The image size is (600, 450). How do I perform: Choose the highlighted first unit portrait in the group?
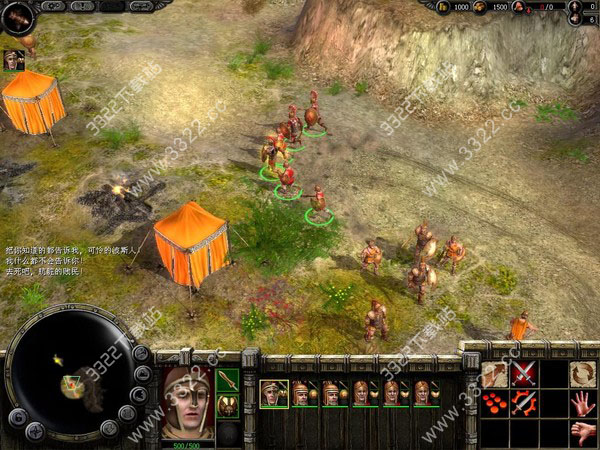(x=274, y=393)
